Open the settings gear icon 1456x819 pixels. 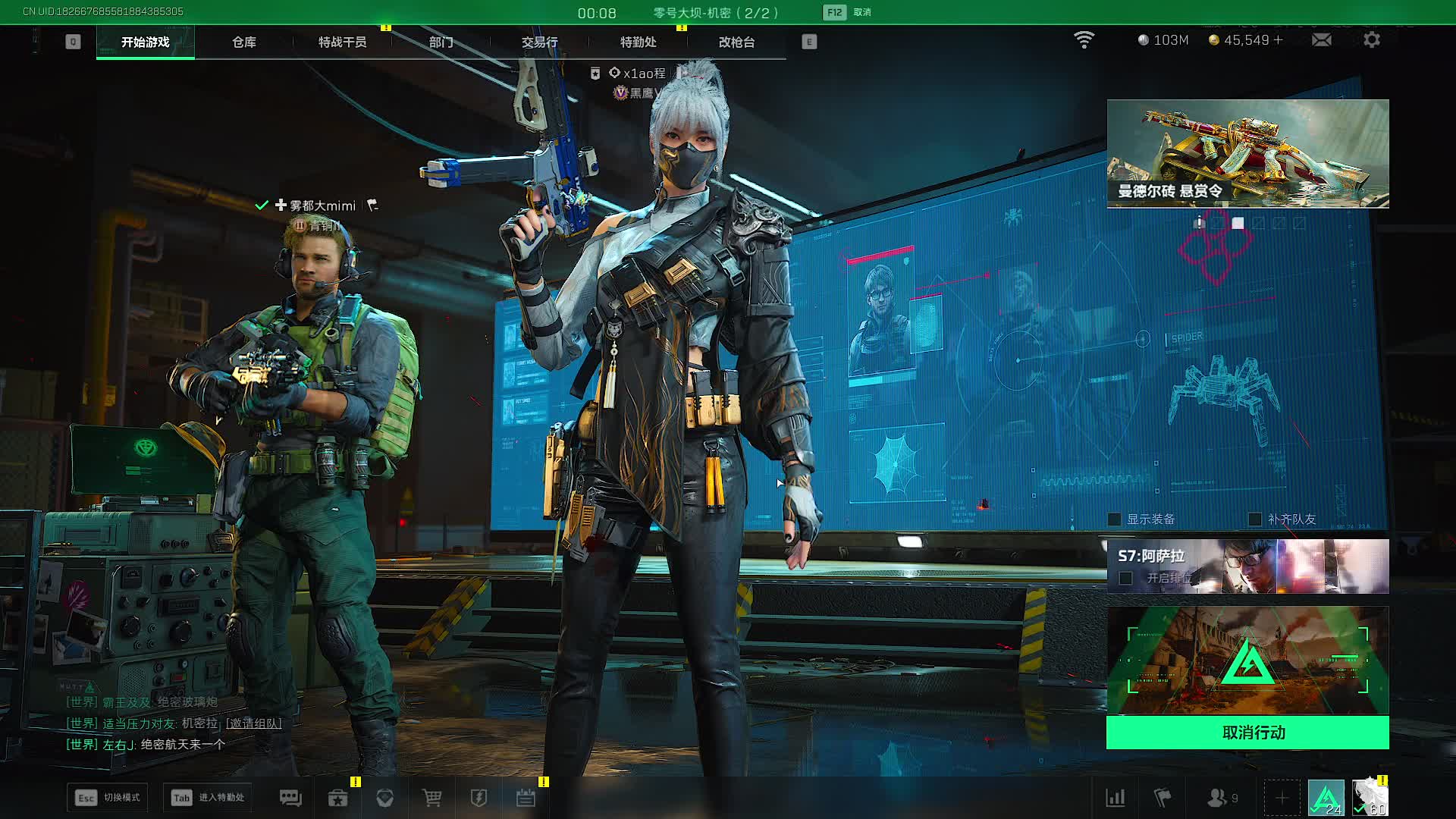pyautogui.click(x=1372, y=39)
